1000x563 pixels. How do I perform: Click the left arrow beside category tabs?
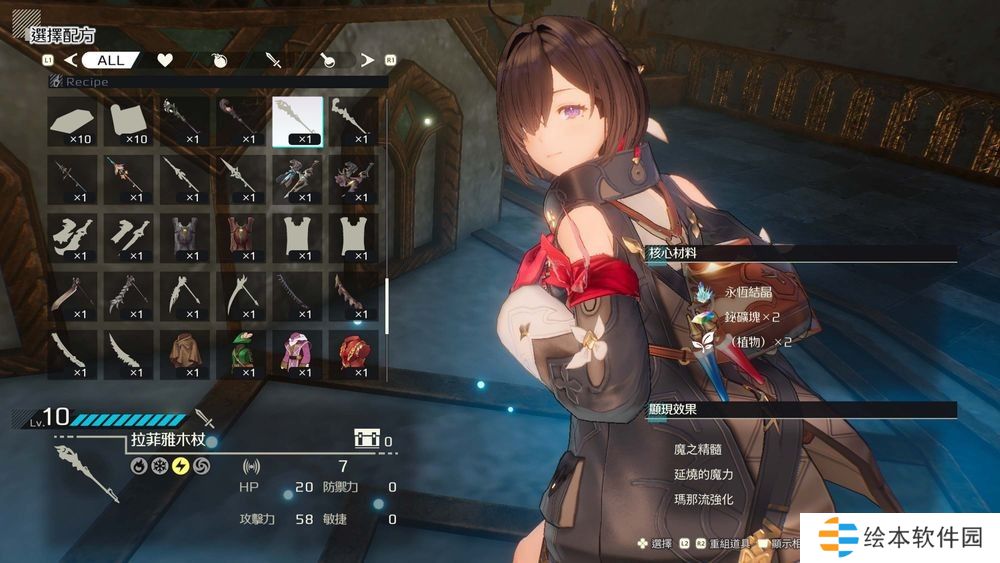[70, 60]
